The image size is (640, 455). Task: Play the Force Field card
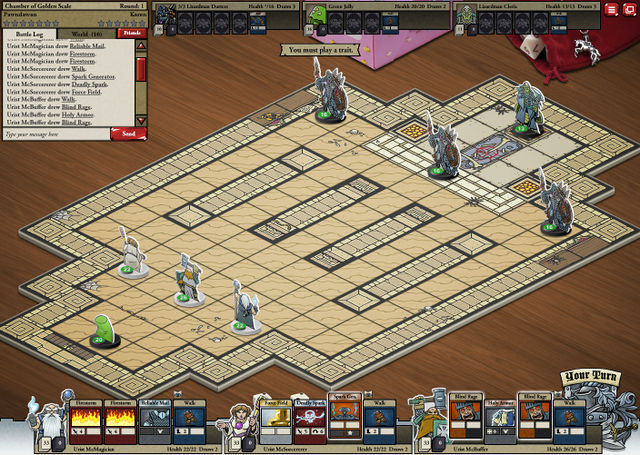point(275,422)
